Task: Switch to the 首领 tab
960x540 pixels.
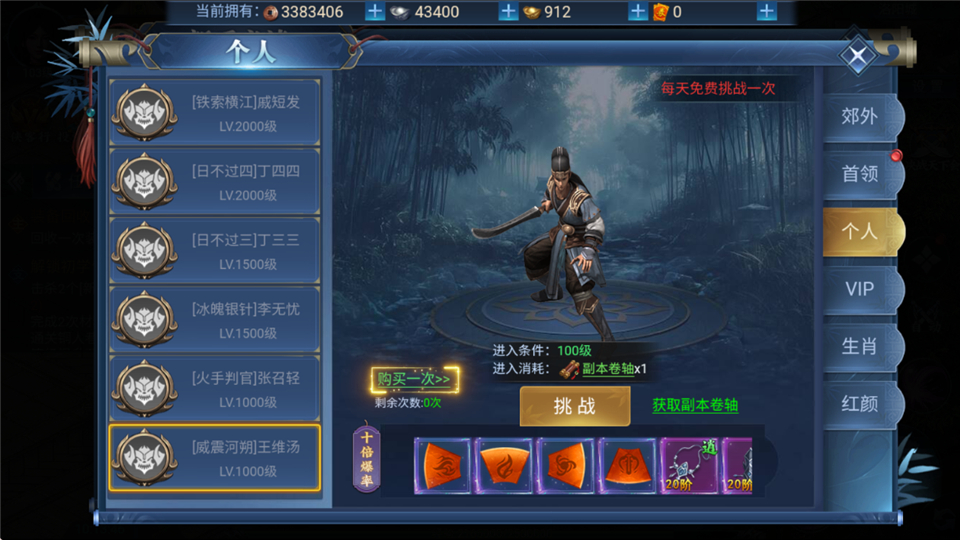Action: [x=860, y=173]
